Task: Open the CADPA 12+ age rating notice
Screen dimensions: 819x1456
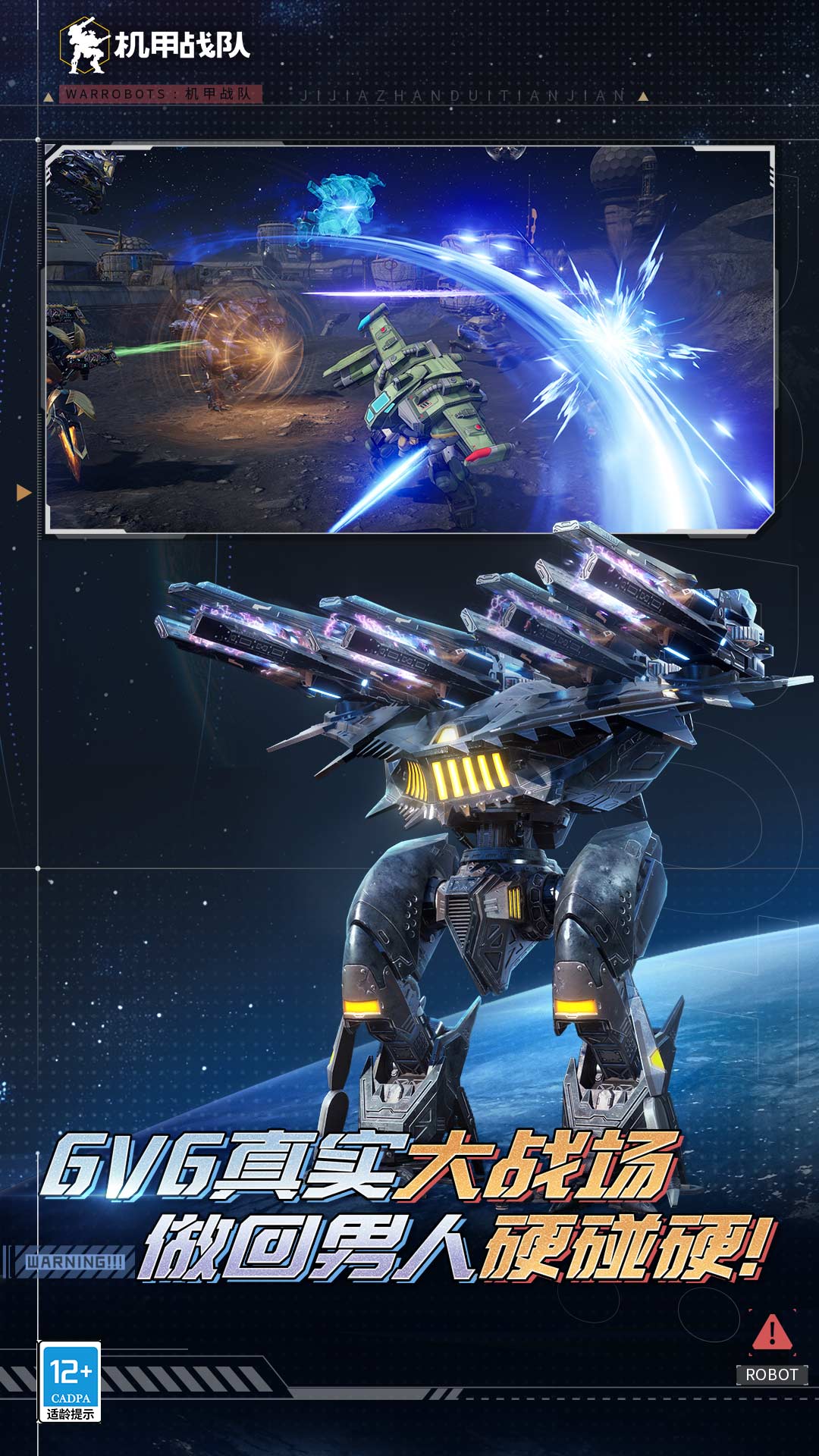Action: pos(70,1382)
